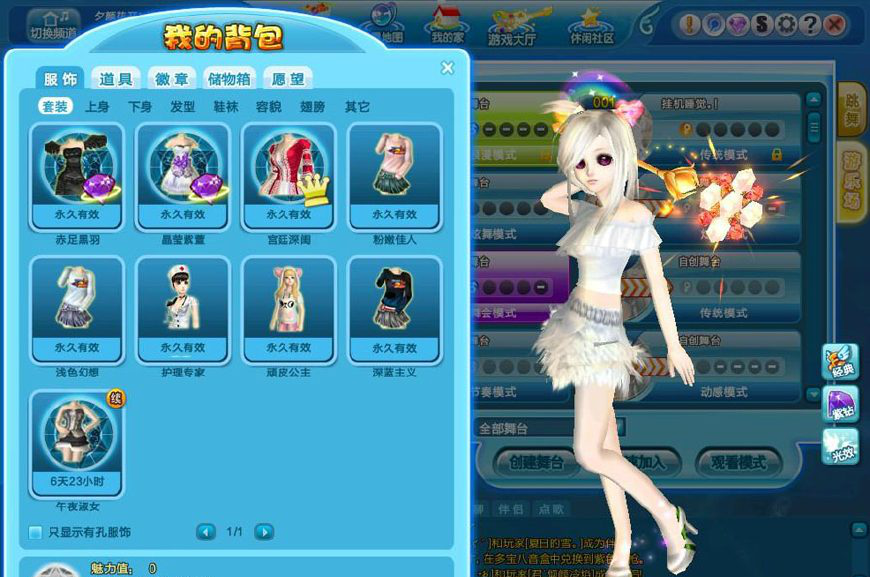870x577 pixels.
Task: Switch to the 储物箱 storage tab
Action: pyautogui.click(x=230, y=79)
